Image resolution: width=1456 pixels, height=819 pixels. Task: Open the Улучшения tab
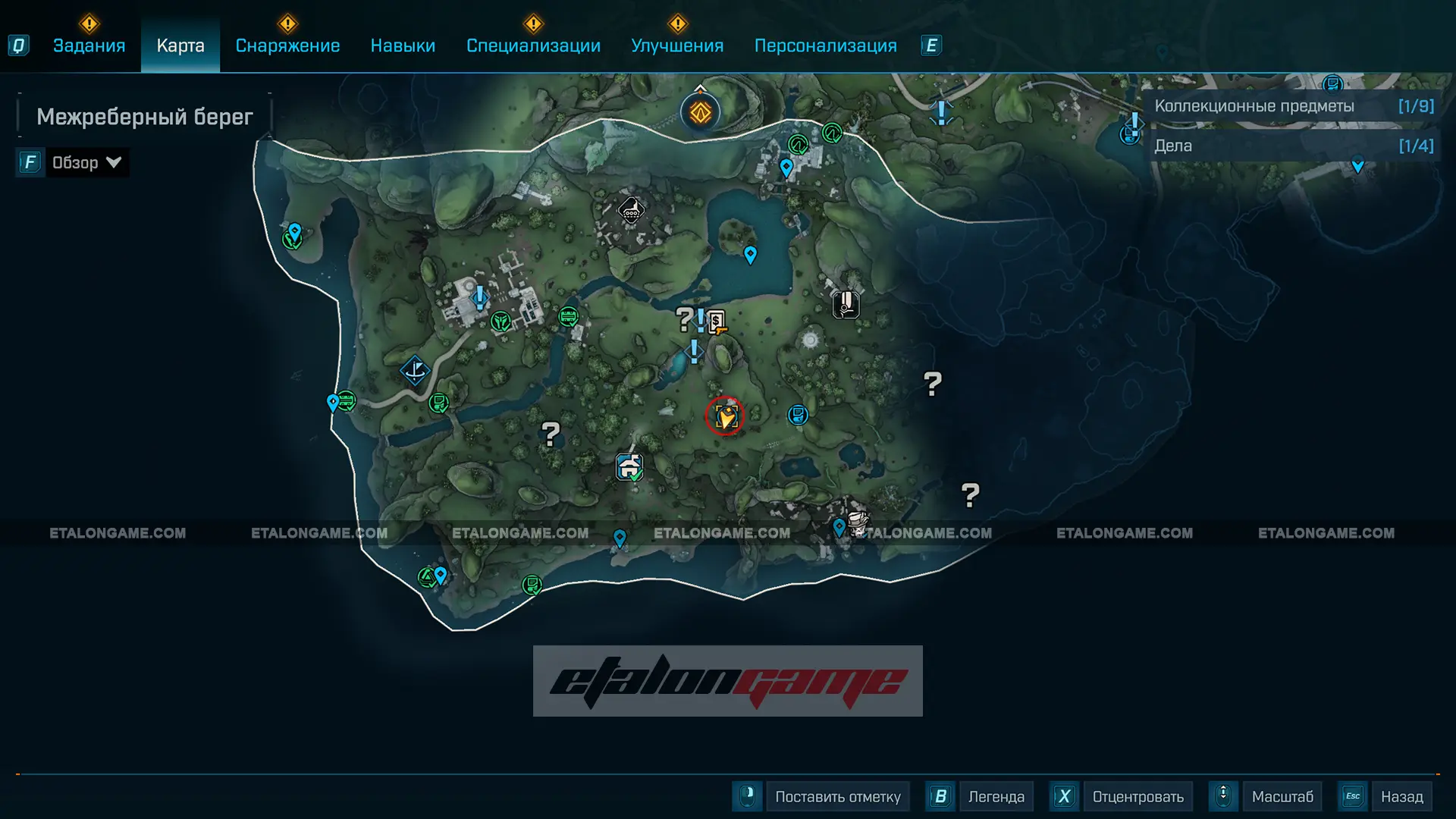[677, 45]
